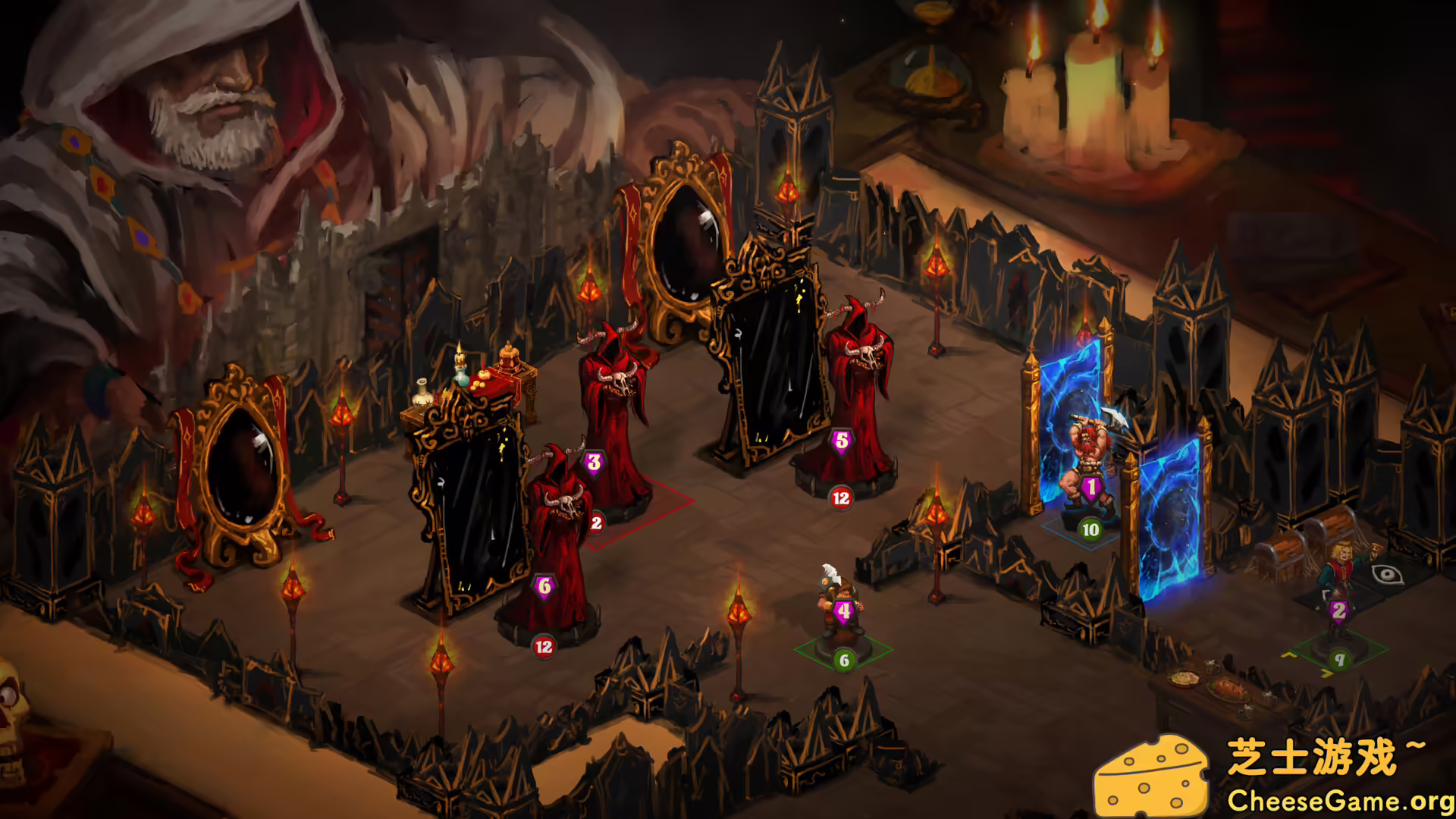Select the purple 5 badge on the rightmost cultist

tap(839, 440)
